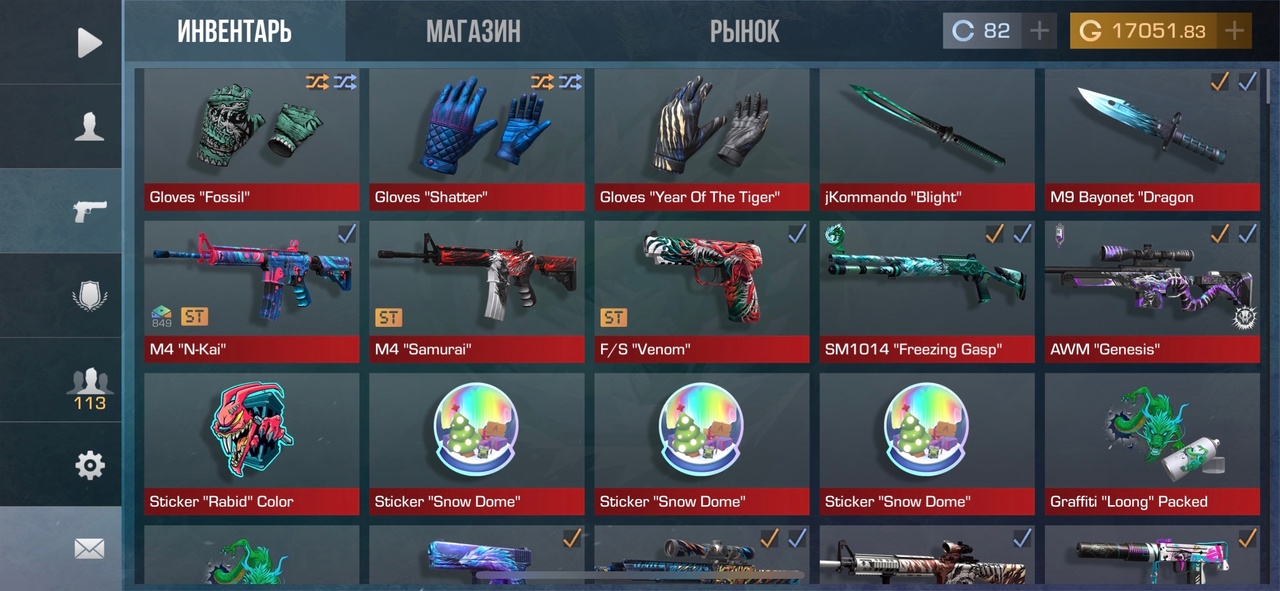Buy more gold using the plus button
The image size is (1280, 591).
[1235, 31]
